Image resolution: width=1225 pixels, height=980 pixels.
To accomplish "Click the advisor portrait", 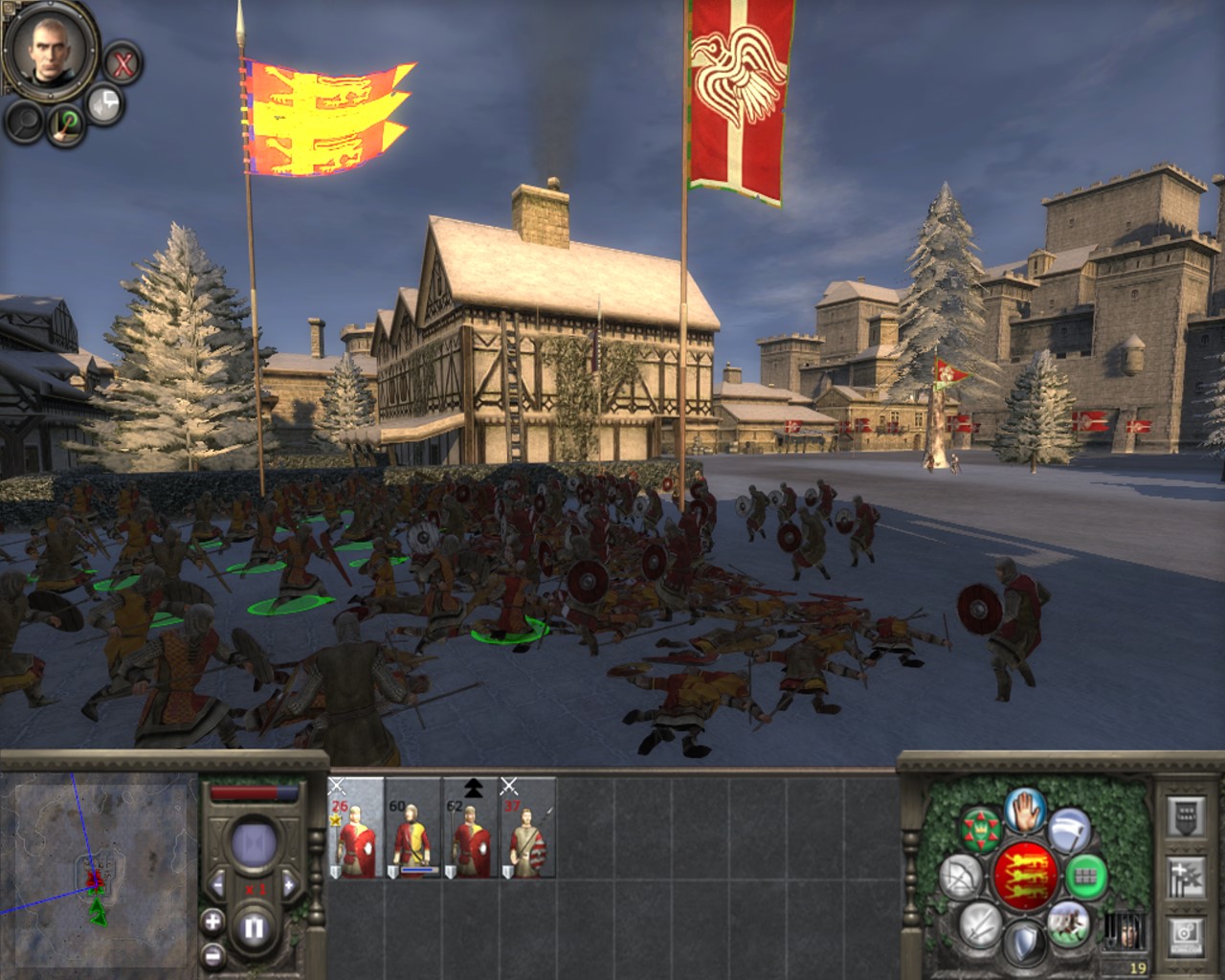I will [49, 50].
